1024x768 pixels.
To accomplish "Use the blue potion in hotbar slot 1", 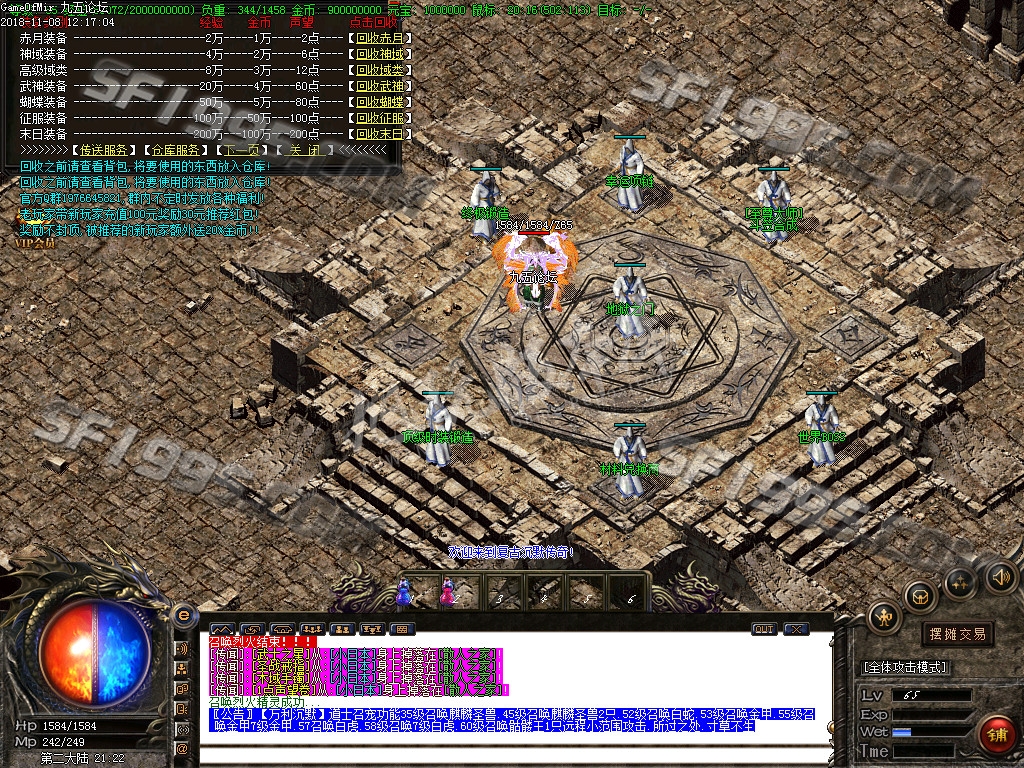I will (x=405, y=593).
